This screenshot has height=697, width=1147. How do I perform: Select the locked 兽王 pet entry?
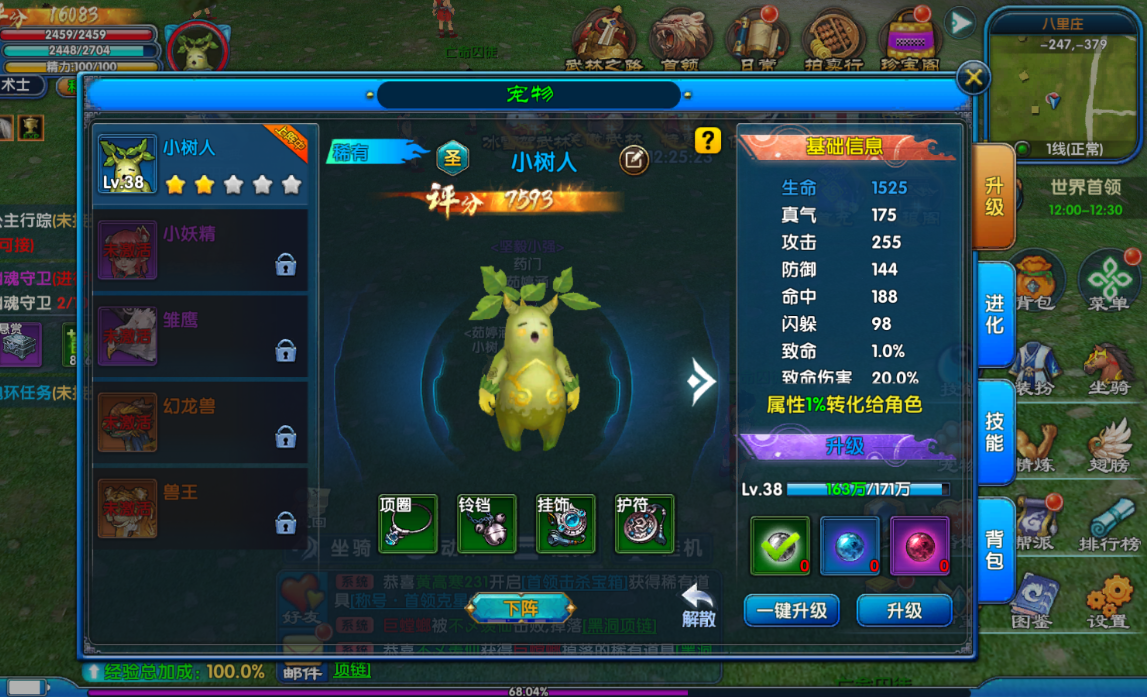pos(200,508)
